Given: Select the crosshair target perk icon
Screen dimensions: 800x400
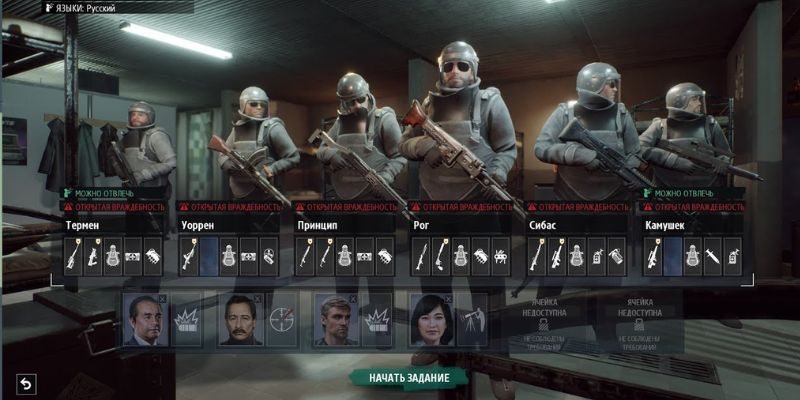Looking at the screenshot, I should 281,320.
